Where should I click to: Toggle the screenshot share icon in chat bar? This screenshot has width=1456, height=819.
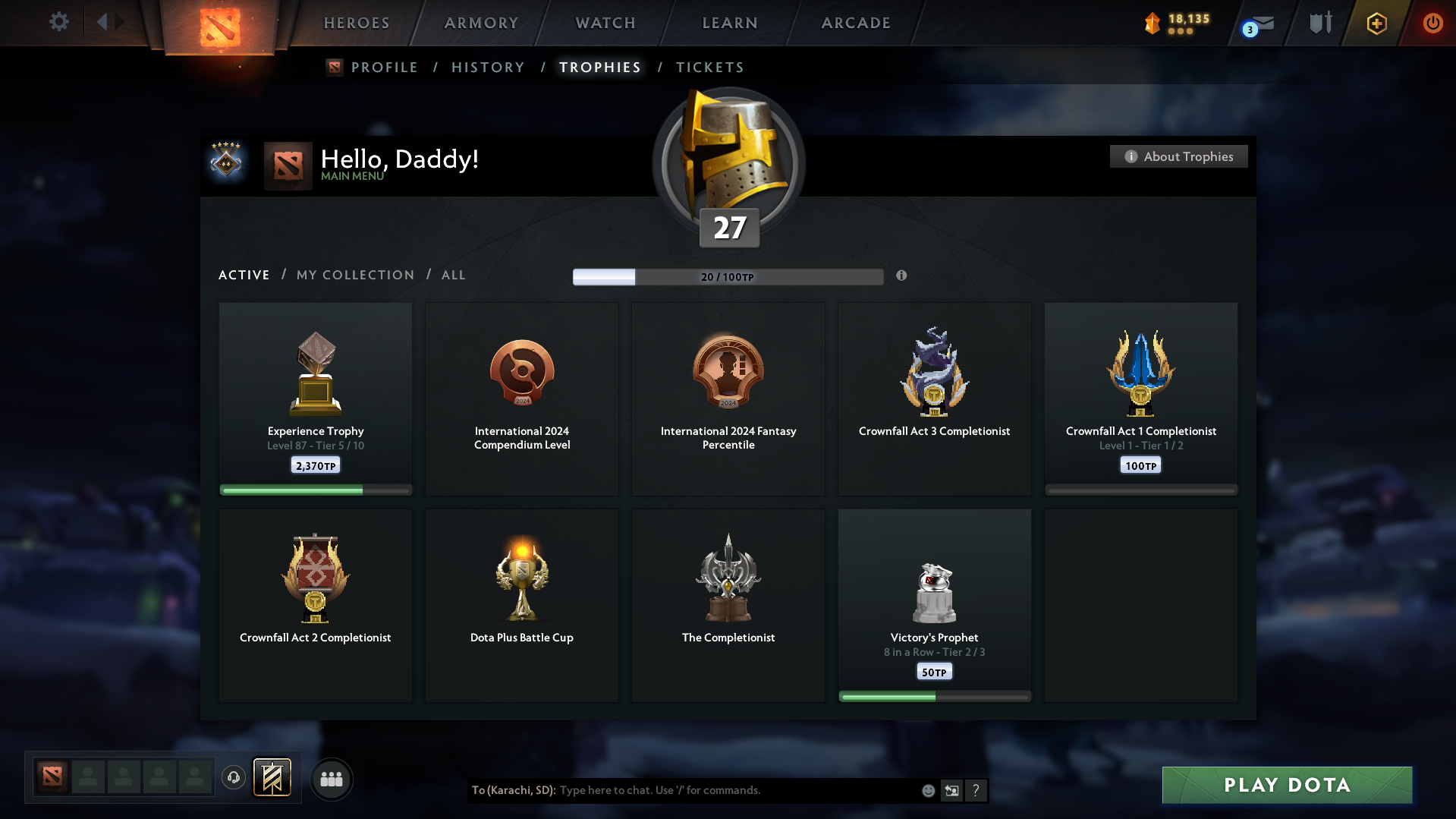(951, 790)
